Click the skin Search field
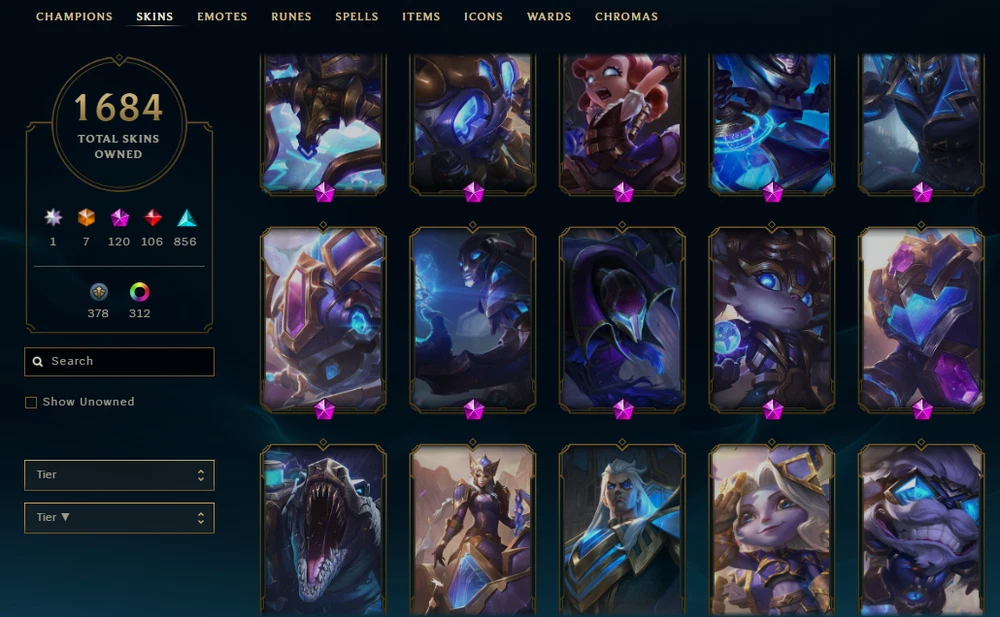The image size is (1000, 617). (x=119, y=362)
